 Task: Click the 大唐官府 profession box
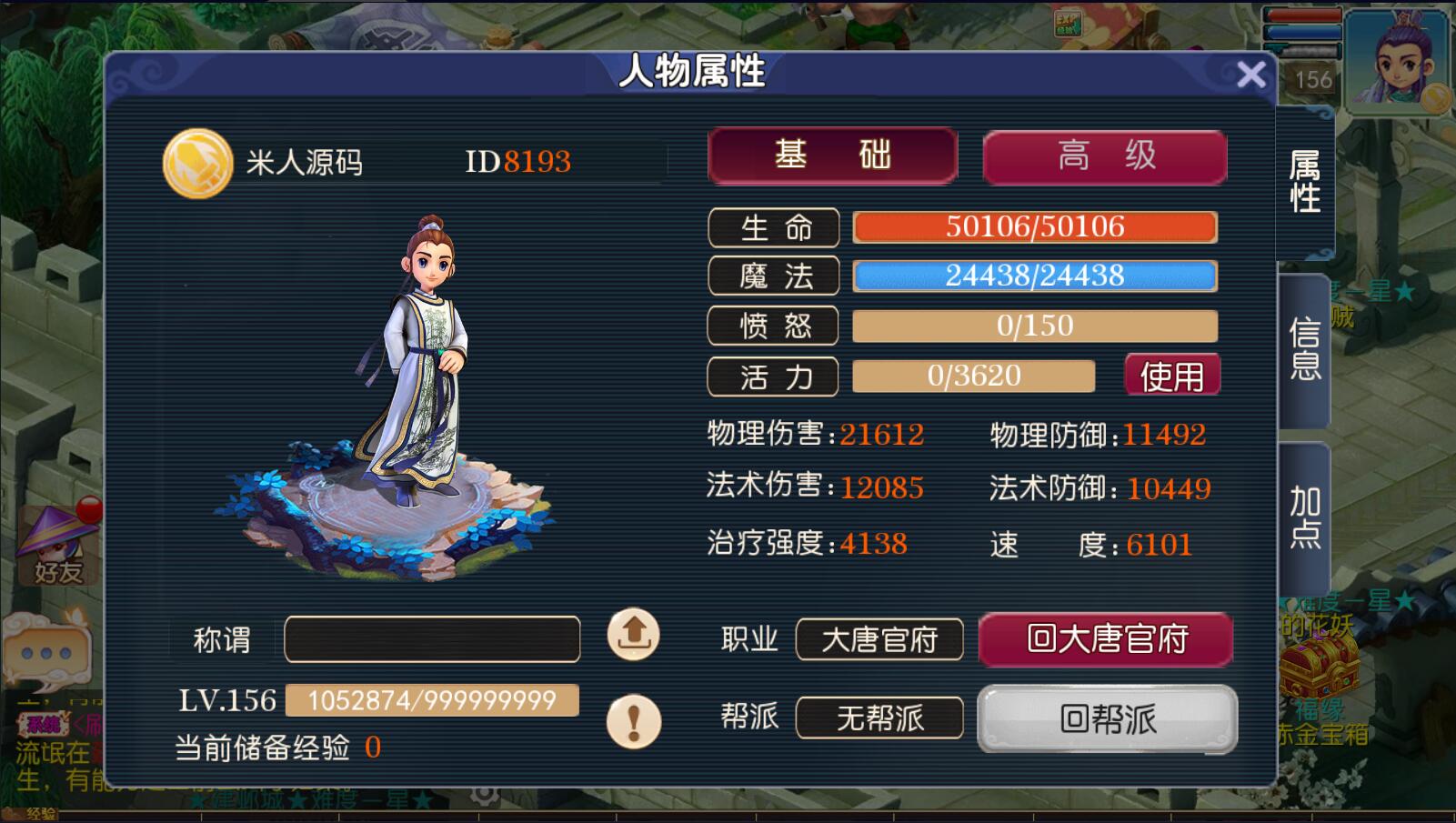pyautogui.click(x=879, y=640)
